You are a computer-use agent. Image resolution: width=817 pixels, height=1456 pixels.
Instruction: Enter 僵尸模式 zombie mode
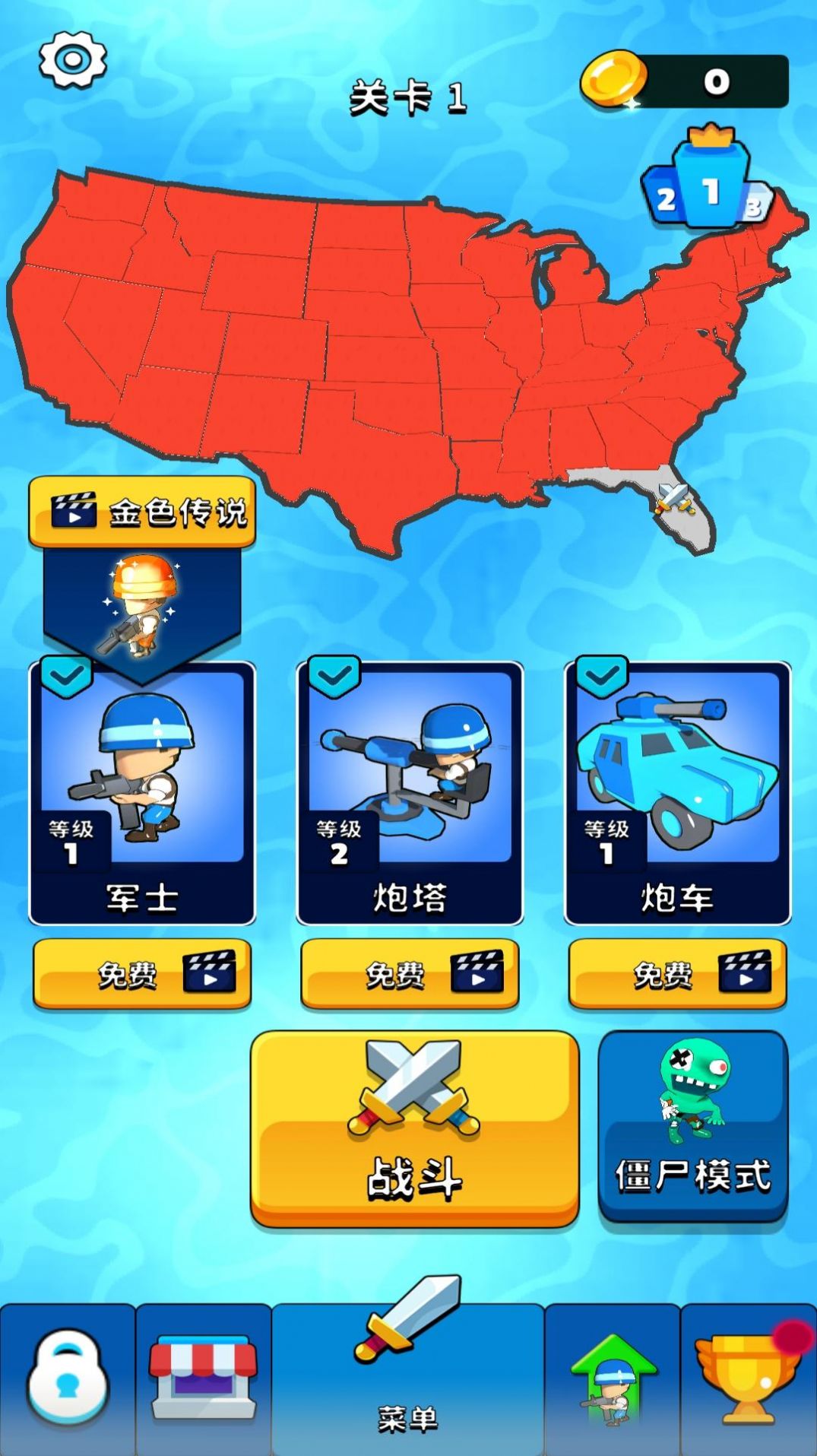pyautogui.click(x=692, y=1125)
